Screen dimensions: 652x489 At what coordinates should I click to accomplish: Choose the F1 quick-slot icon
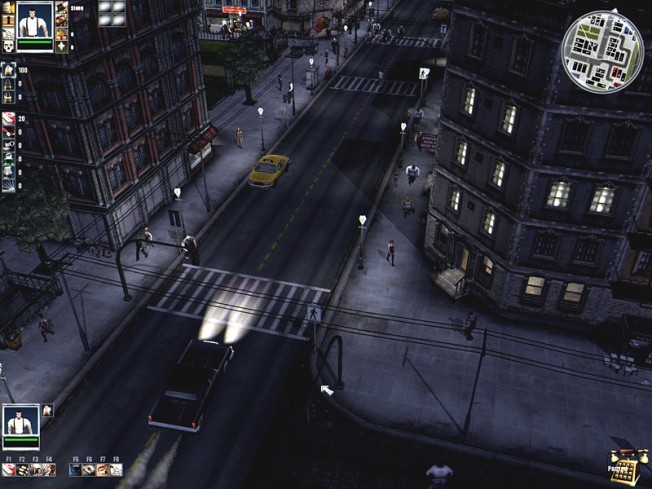pyautogui.click(x=9, y=469)
